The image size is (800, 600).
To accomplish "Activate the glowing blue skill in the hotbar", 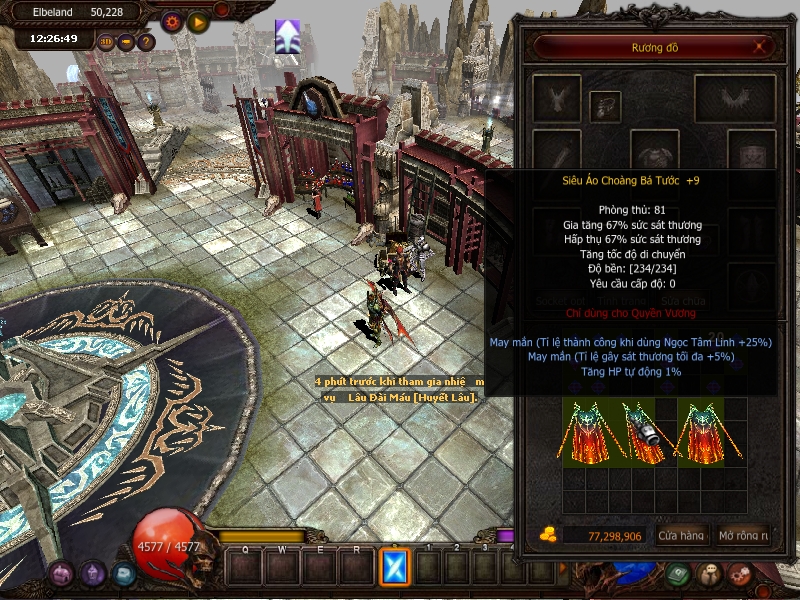I will point(395,567).
